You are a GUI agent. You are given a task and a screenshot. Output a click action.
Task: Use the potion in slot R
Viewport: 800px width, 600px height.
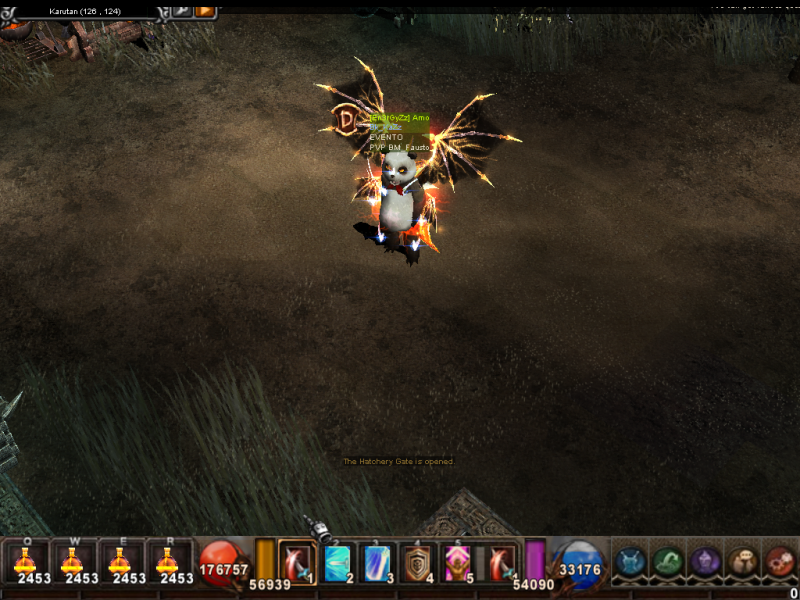(x=170, y=562)
